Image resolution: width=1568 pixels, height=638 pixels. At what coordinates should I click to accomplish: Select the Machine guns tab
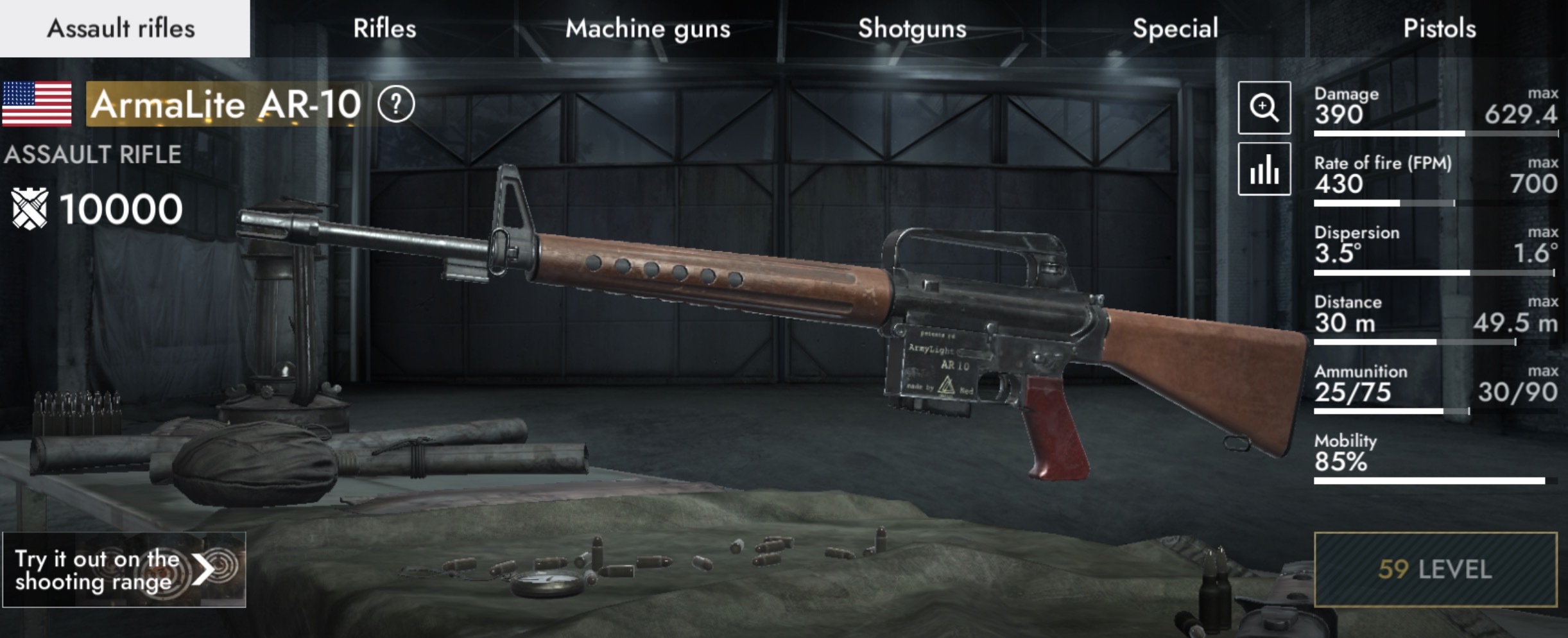[648, 29]
